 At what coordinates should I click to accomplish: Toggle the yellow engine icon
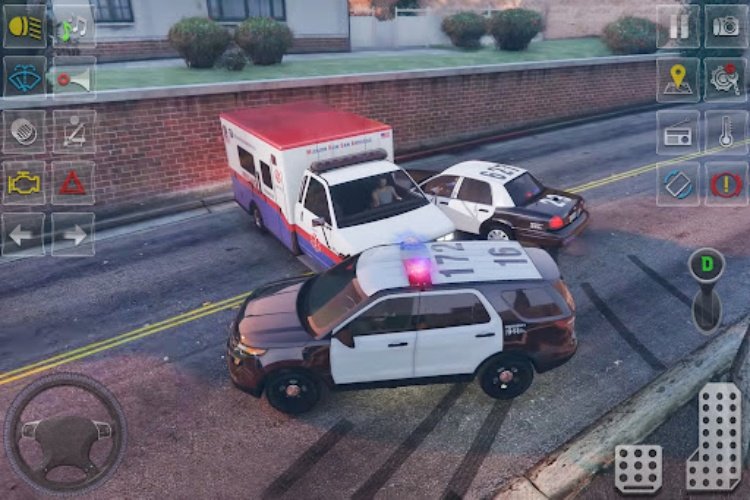click(23, 183)
